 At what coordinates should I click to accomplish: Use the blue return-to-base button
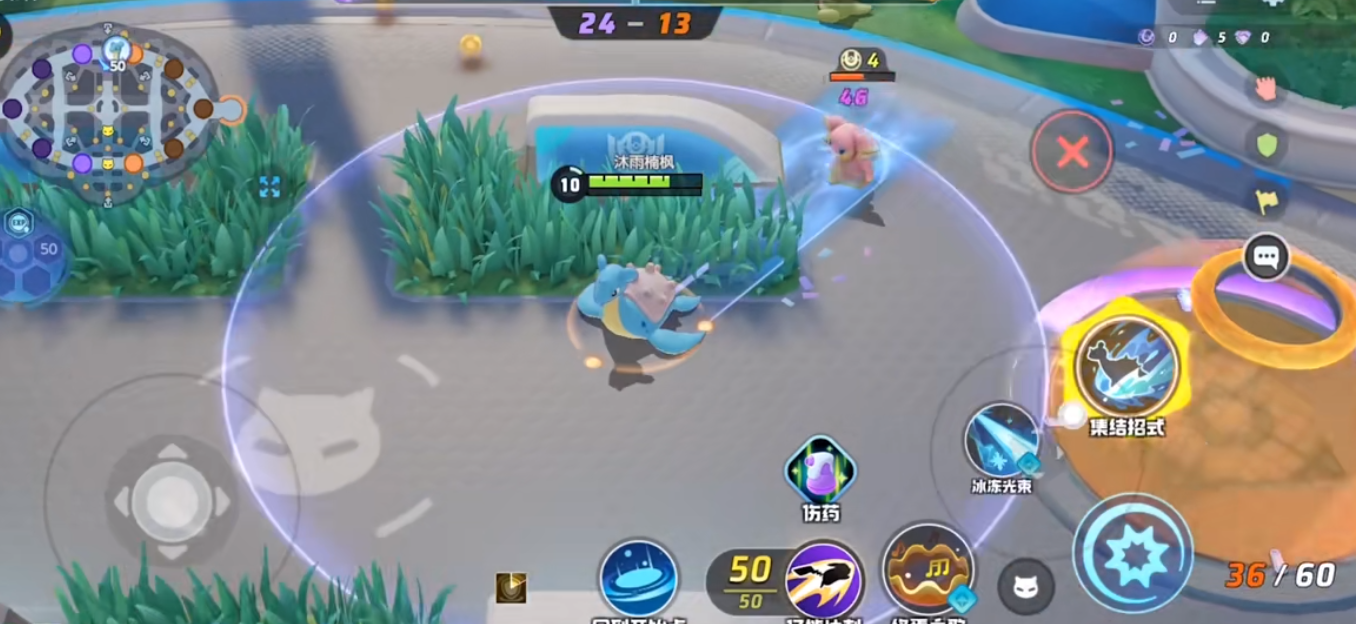pyautogui.click(x=638, y=579)
